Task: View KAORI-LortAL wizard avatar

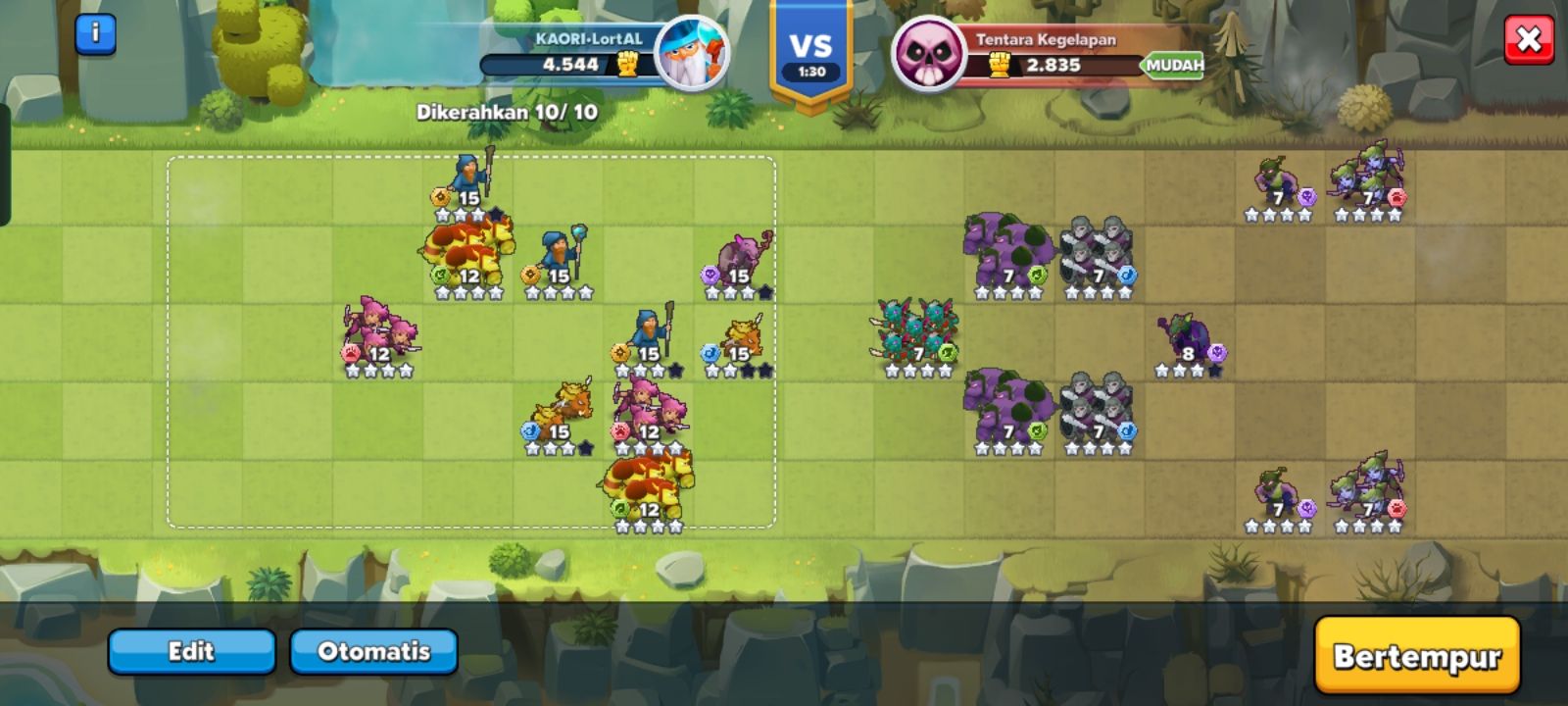Action: [x=691, y=54]
